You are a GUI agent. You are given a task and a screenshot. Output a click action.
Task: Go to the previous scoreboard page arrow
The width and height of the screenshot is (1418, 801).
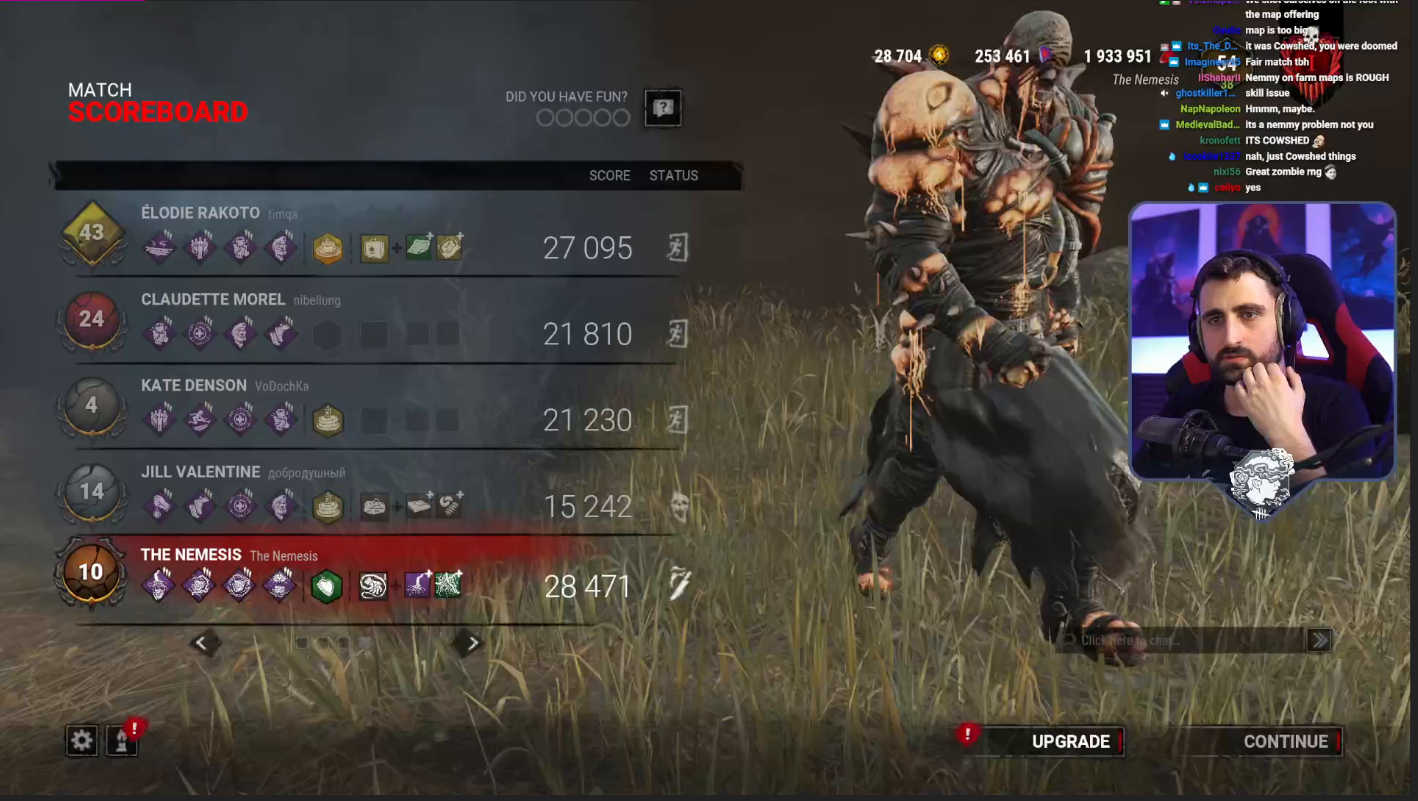coord(201,643)
